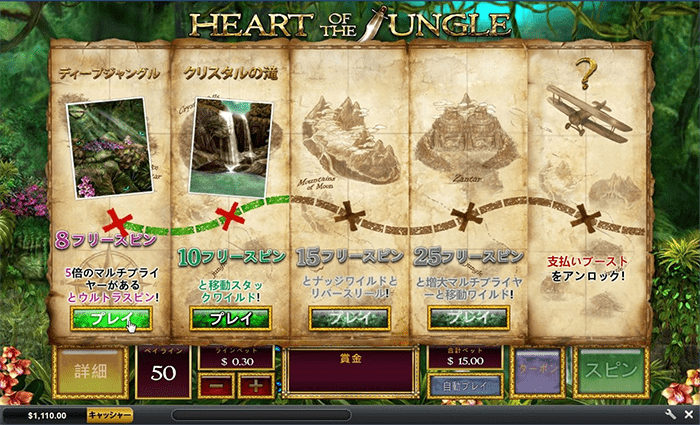Open the キャッシャー cashier

(x=110, y=414)
